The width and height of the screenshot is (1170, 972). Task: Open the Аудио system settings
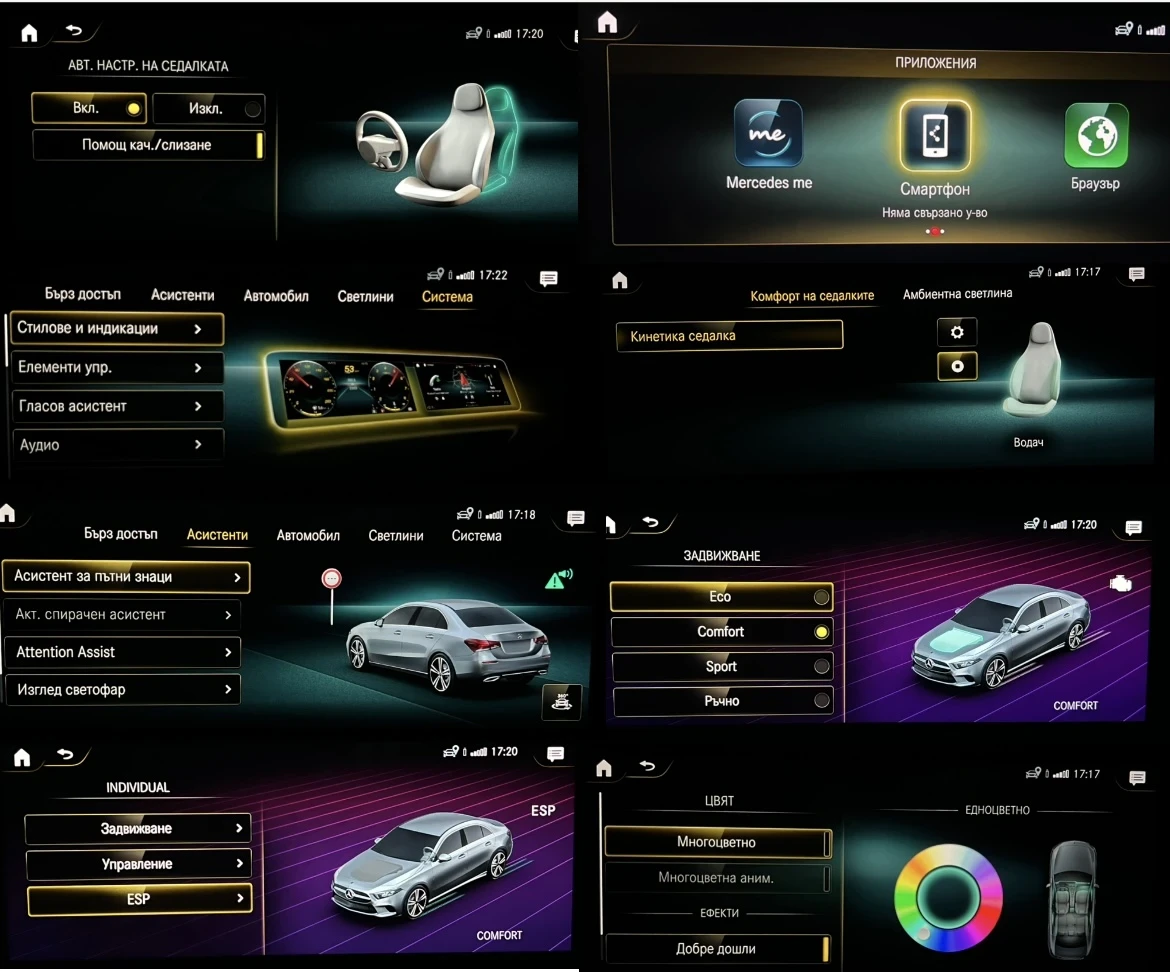coord(115,445)
